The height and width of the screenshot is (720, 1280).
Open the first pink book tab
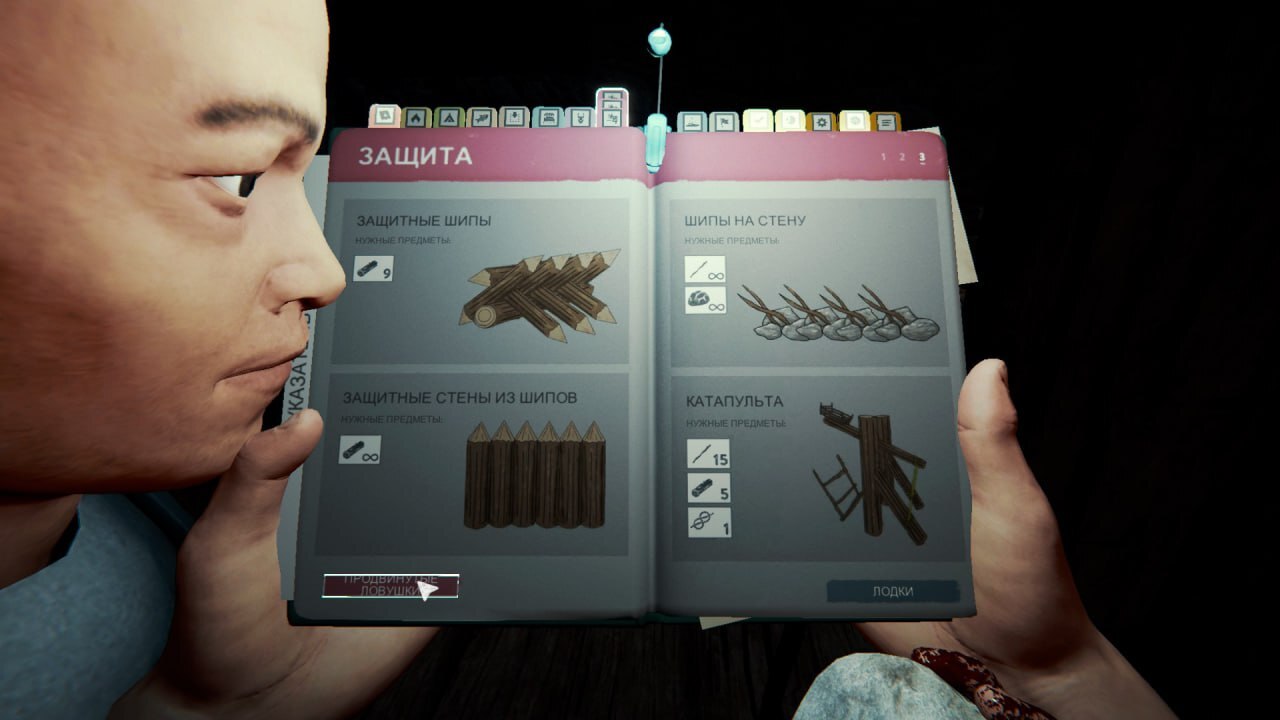[x=385, y=117]
